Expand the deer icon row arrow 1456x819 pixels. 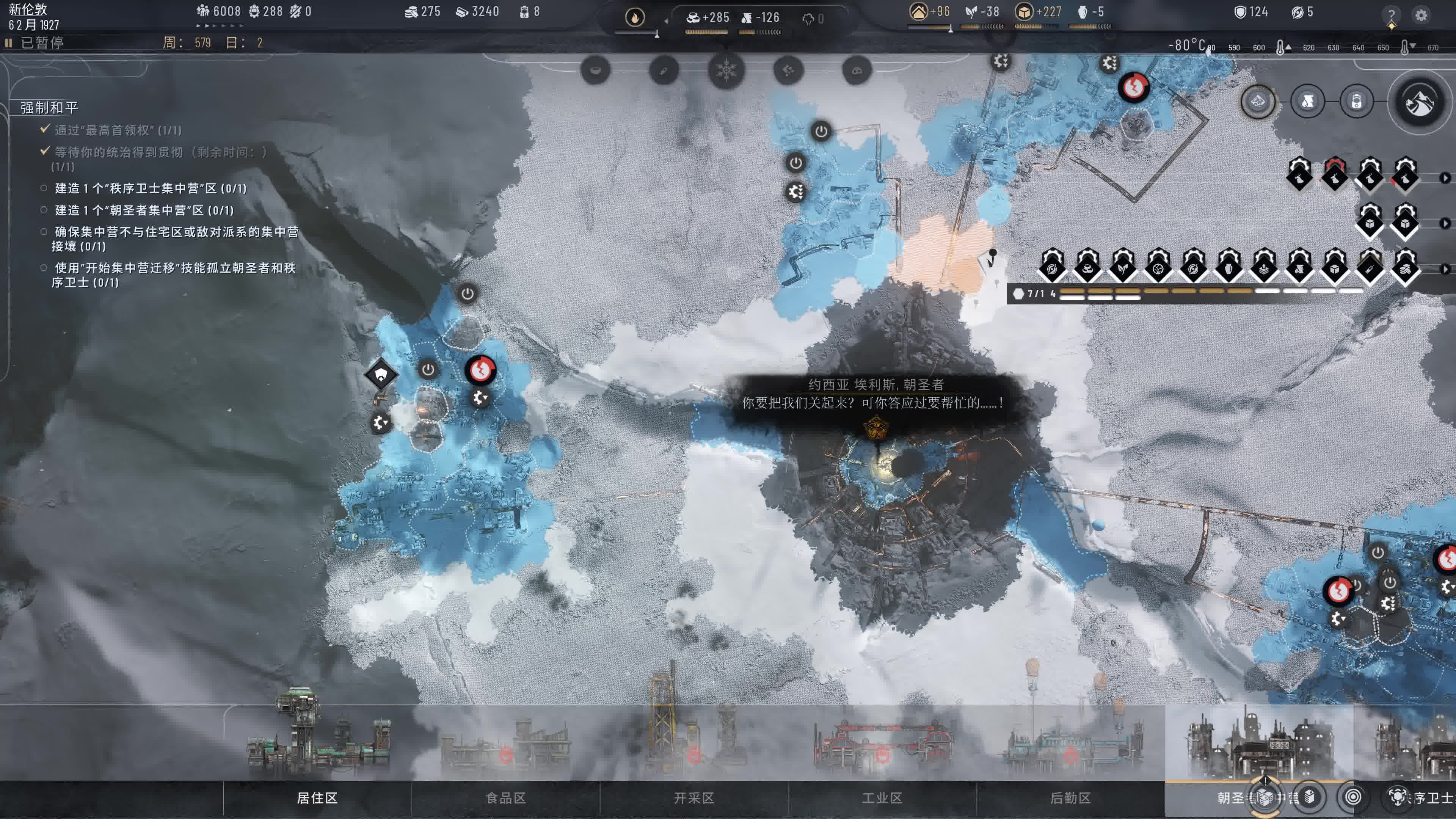(x=1445, y=178)
